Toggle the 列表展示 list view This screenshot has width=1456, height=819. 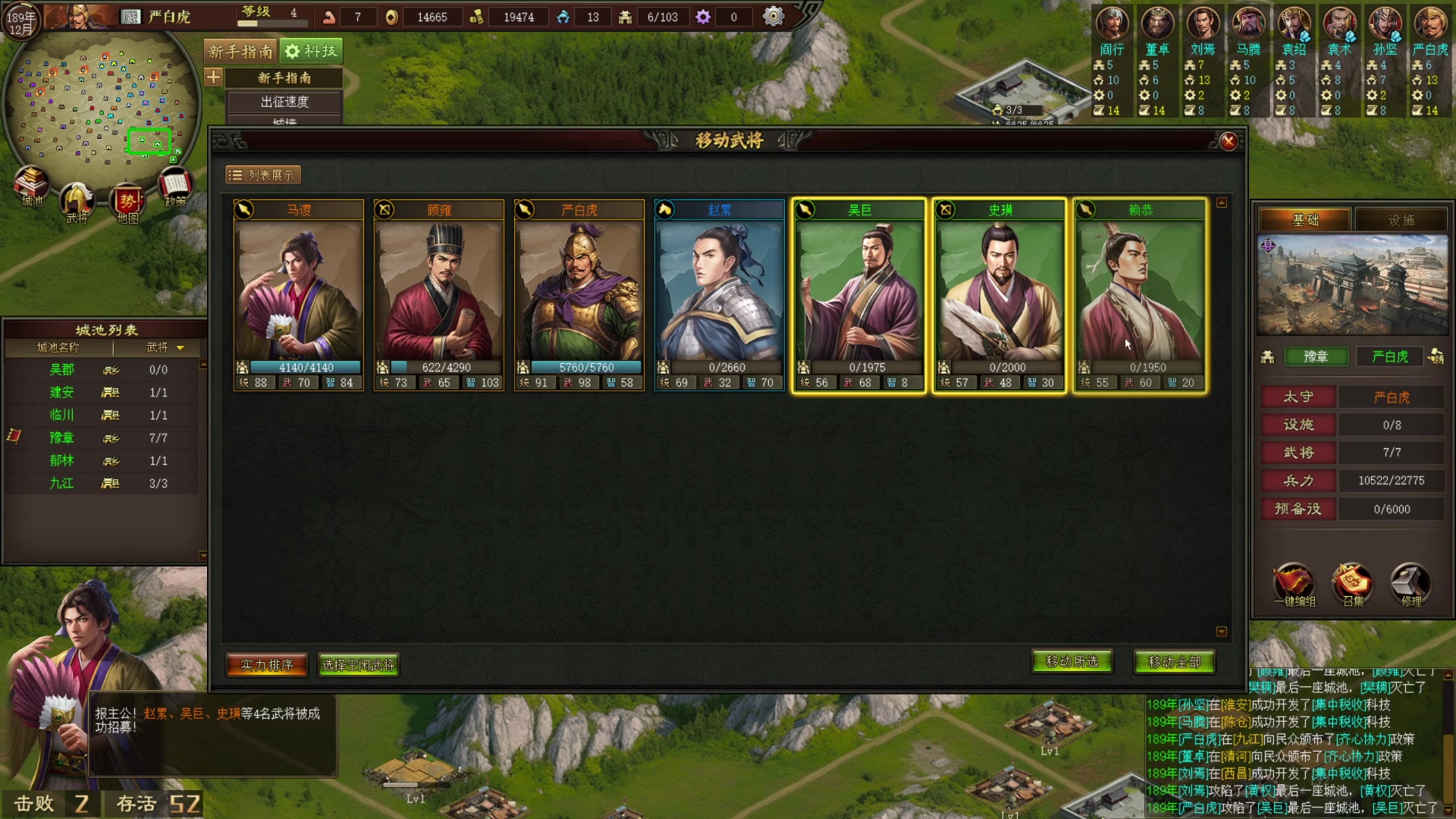pos(263,175)
